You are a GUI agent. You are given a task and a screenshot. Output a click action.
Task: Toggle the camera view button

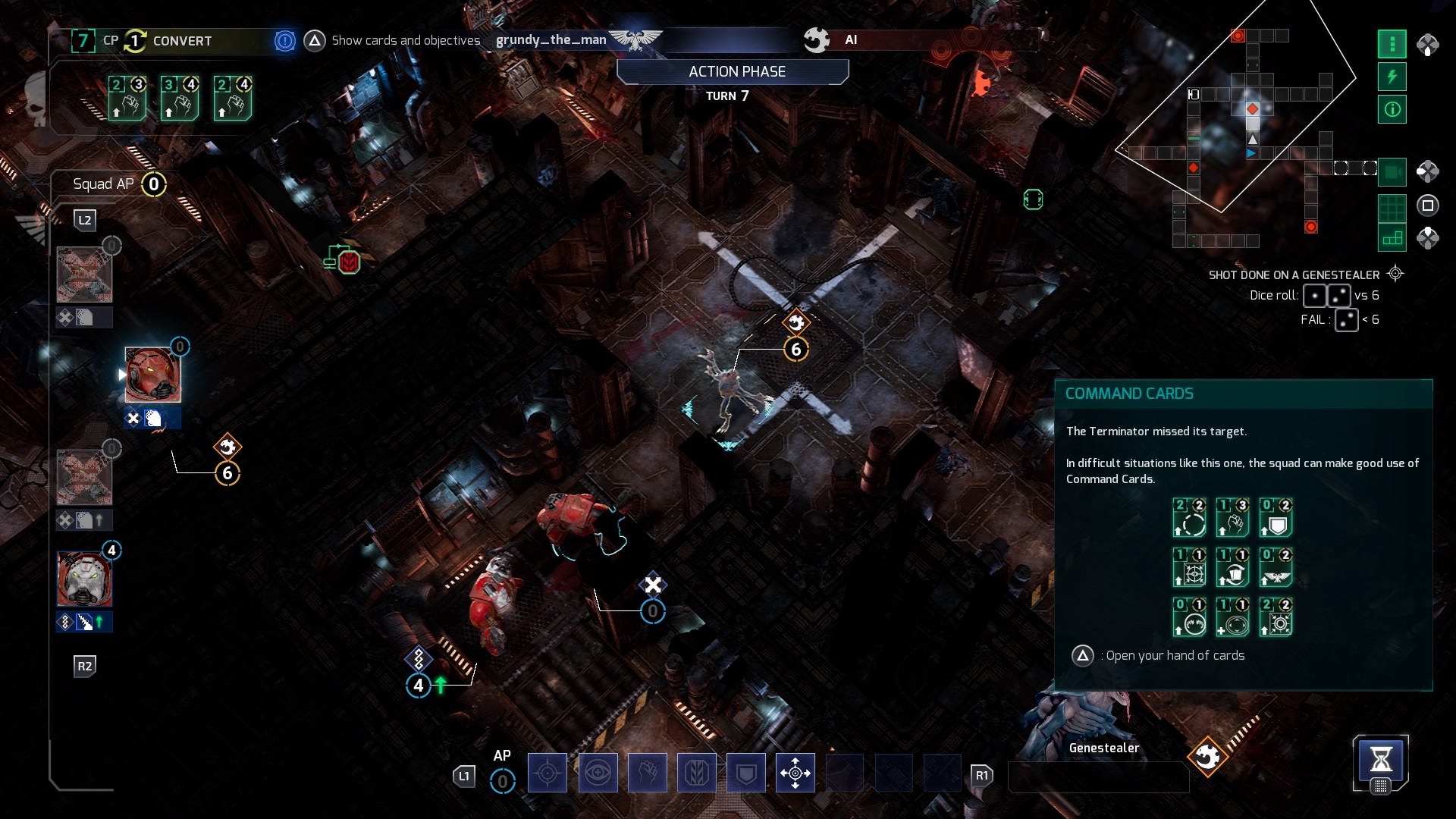point(1392,172)
